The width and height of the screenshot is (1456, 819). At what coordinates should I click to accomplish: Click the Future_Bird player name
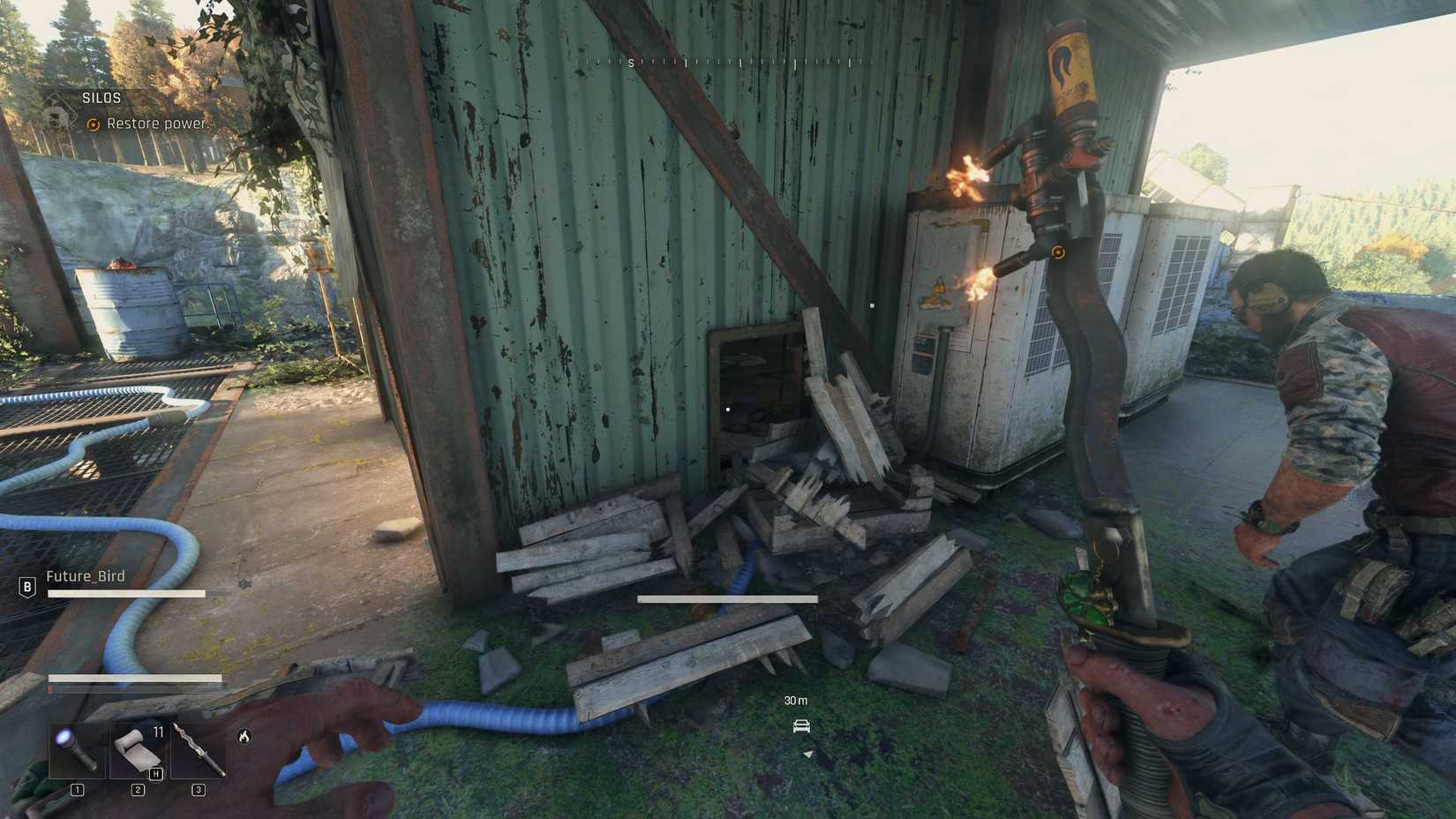pos(86,575)
